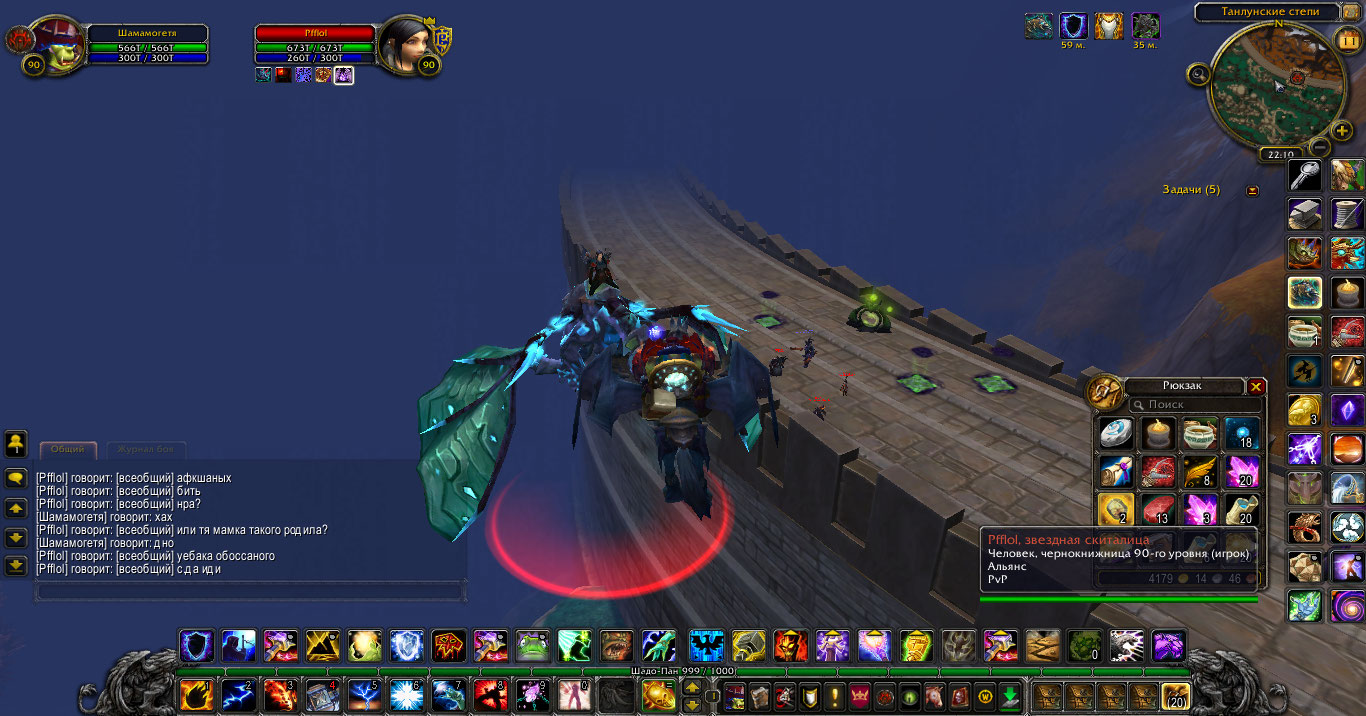The width and height of the screenshot is (1366, 716).
Task: Open the backpack slot with count 20
Action: coord(1176,695)
